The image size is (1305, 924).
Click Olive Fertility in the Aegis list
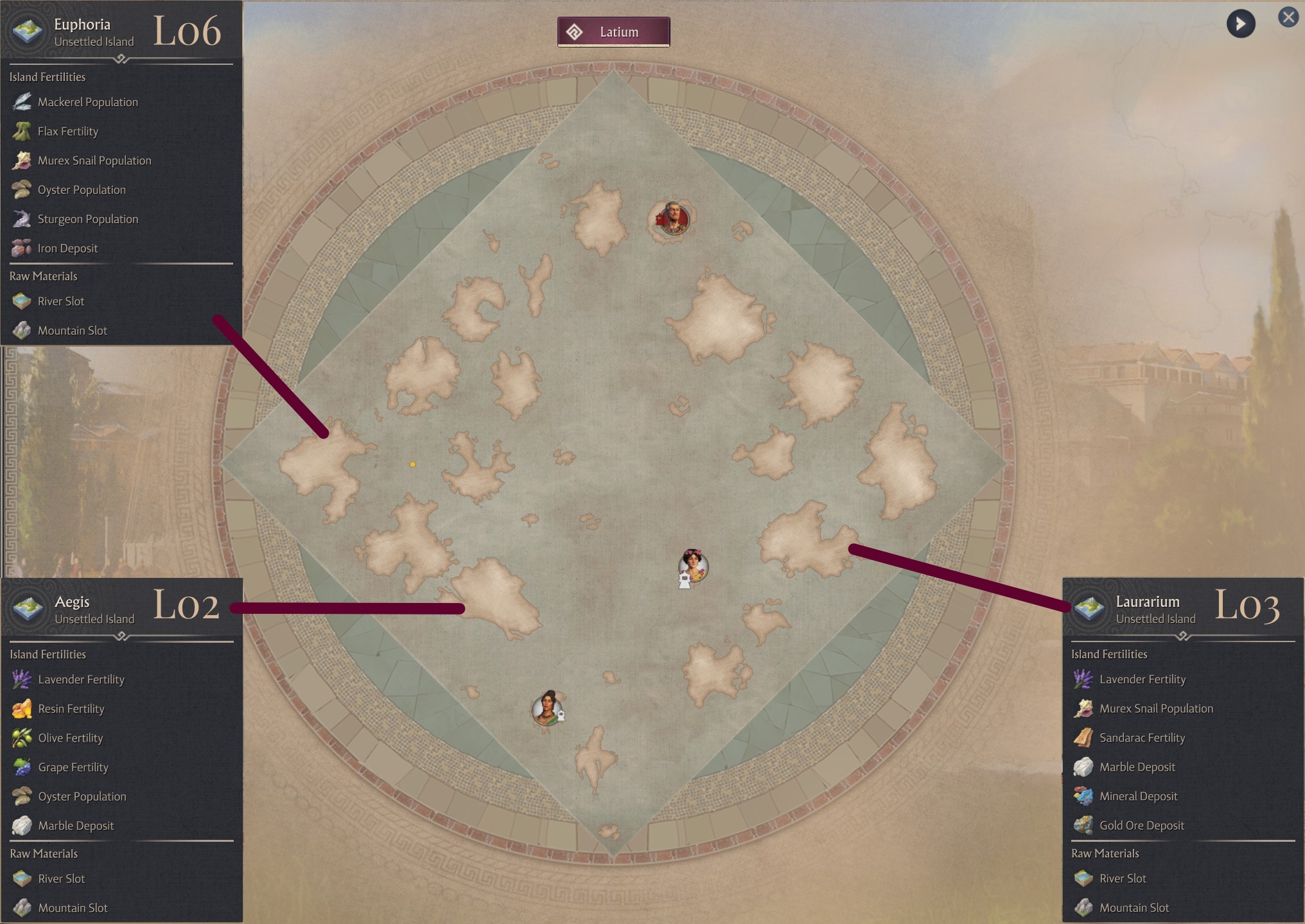tap(70, 738)
